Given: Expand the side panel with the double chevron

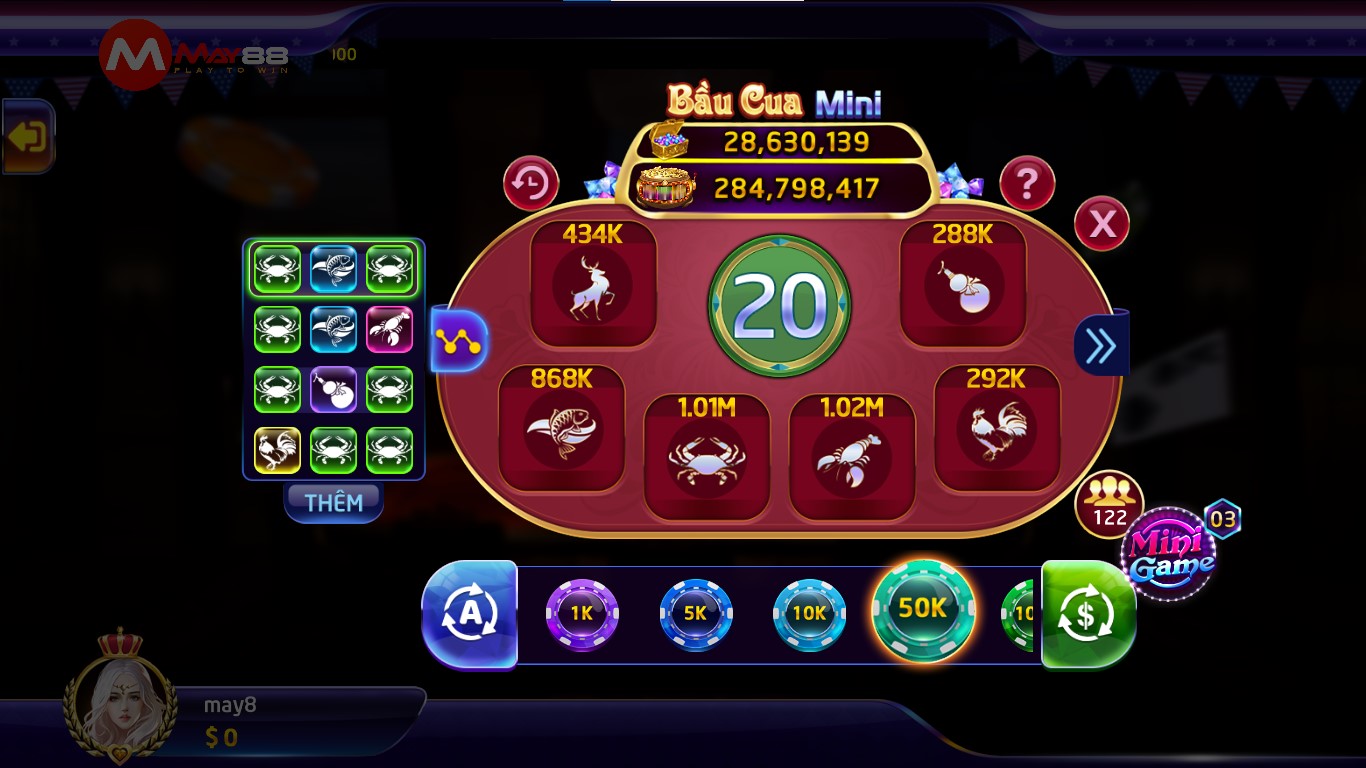Looking at the screenshot, I should click(1101, 343).
